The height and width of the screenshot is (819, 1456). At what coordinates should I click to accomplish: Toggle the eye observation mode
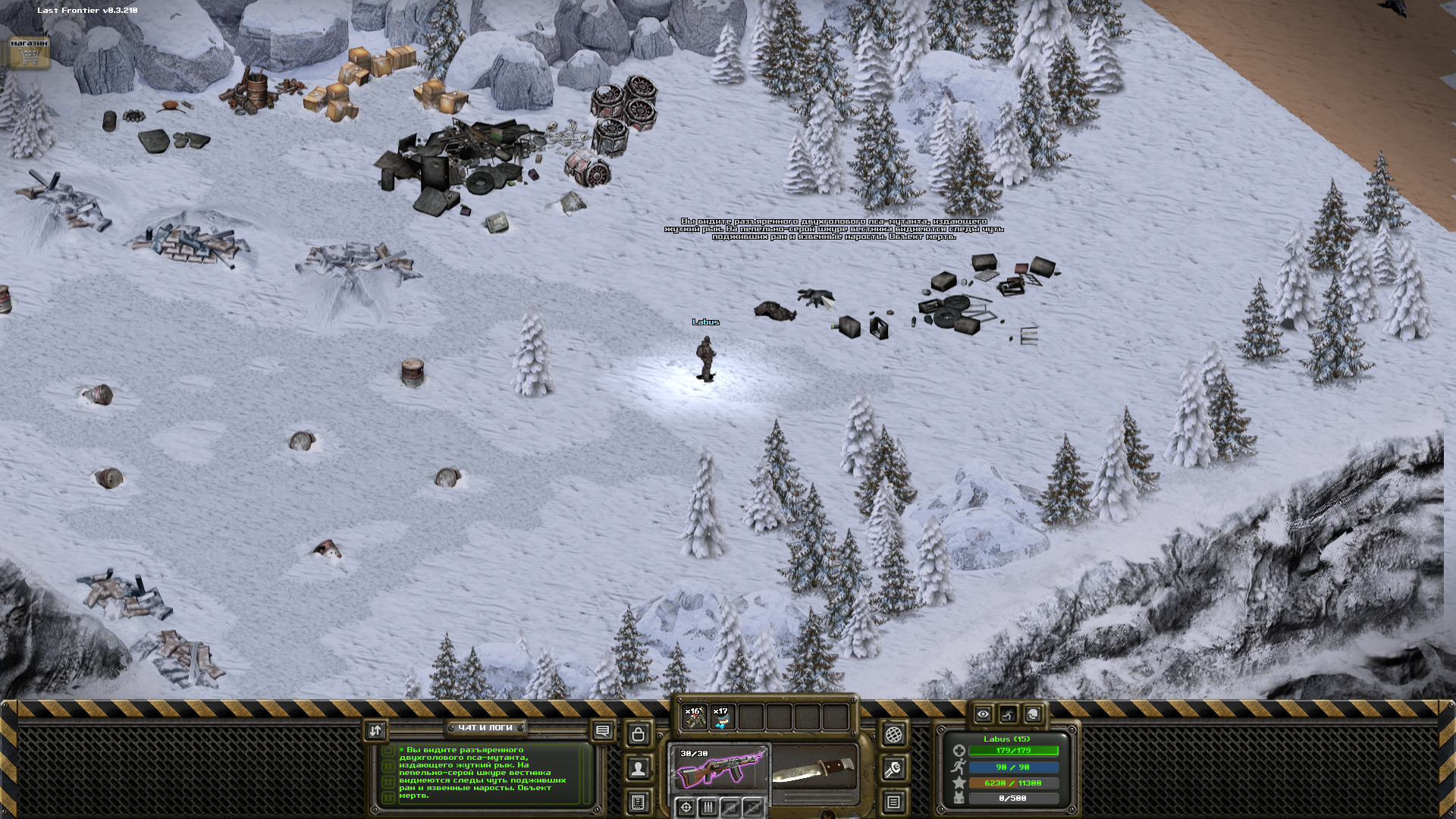point(983,714)
